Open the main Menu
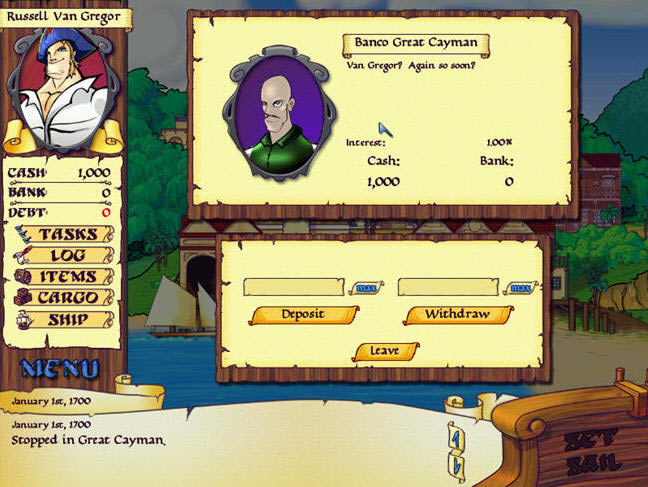The width and height of the screenshot is (648, 487). click(60, 368)
